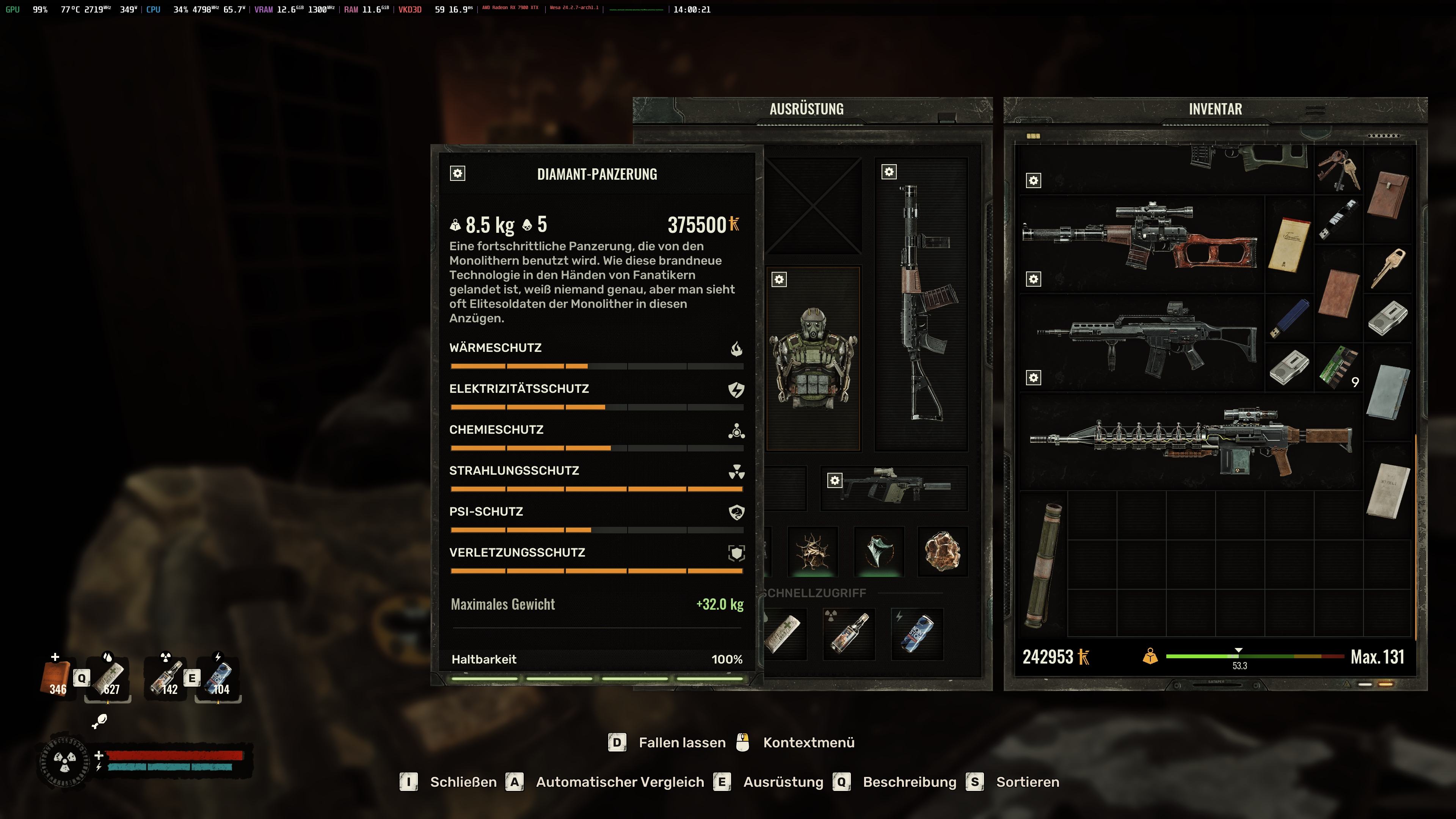This screenshot has width=1456, height=819.
Task: Click the single golden key item
Action: (x=1388, y=268)
